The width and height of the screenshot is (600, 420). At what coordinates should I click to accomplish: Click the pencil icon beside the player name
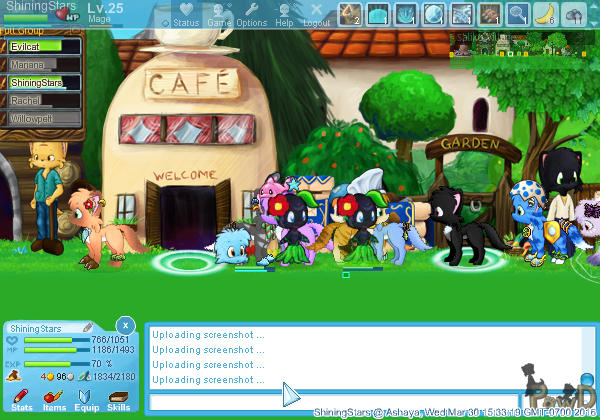tap(87, 327)
